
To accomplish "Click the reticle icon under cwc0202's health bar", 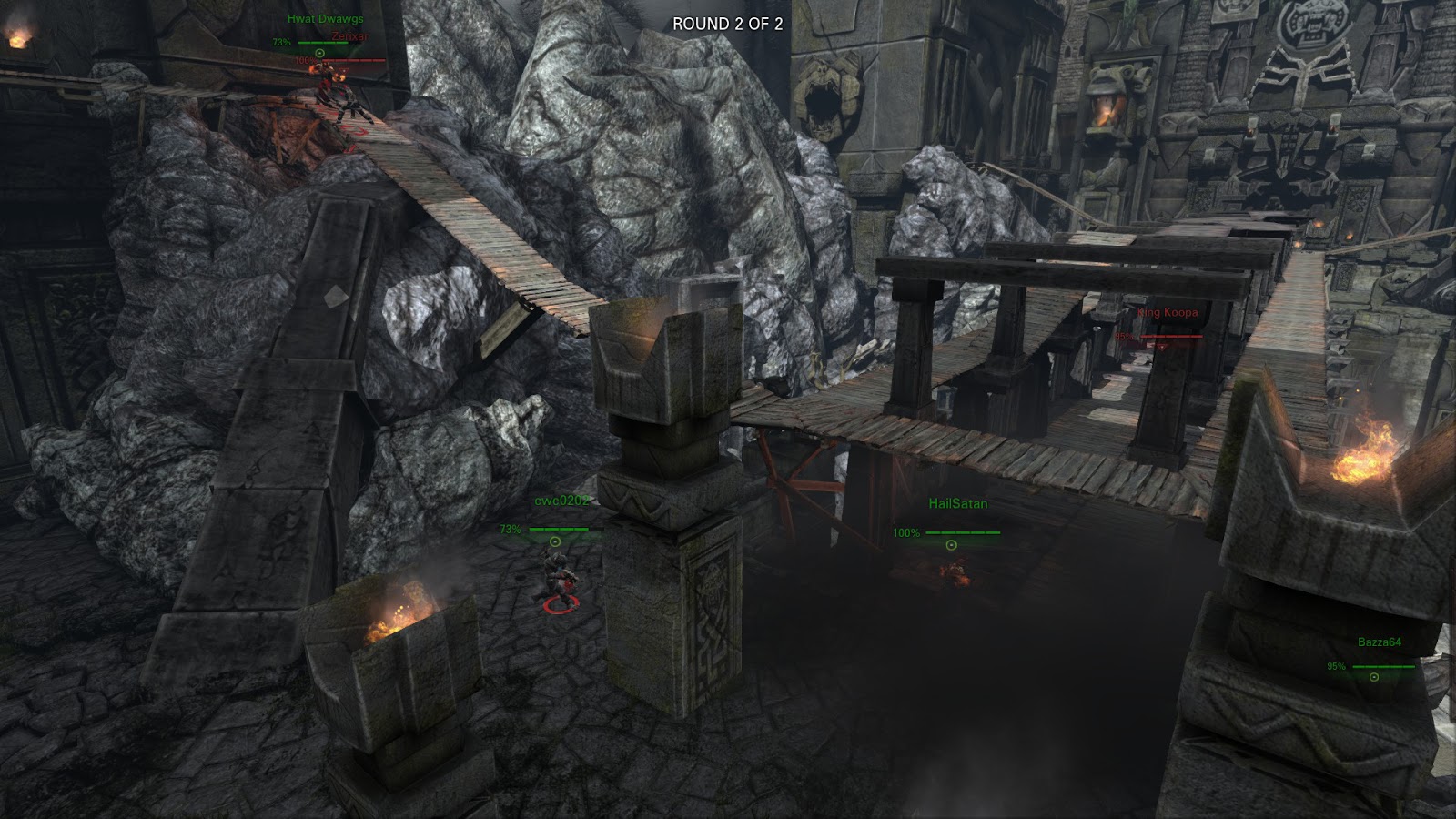I will (x=555, y=541).
